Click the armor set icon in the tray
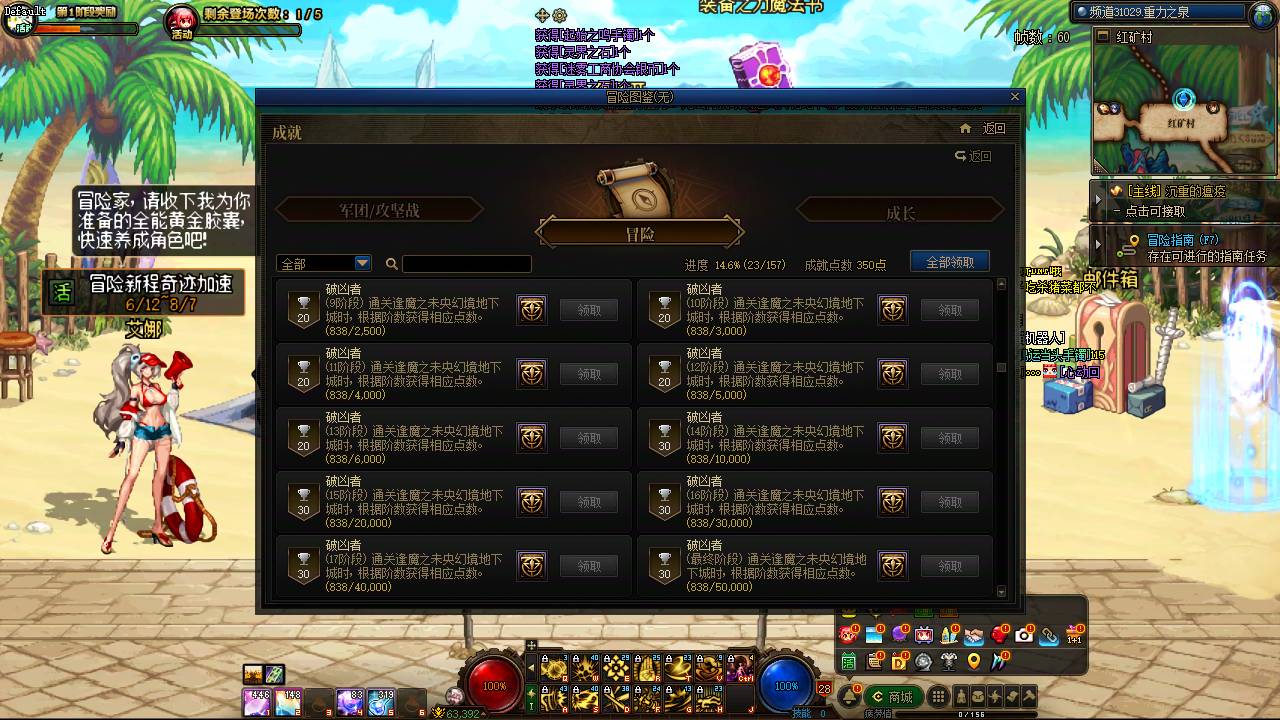The width and height of the screenshot is (1280, 720). click(948, 662)
